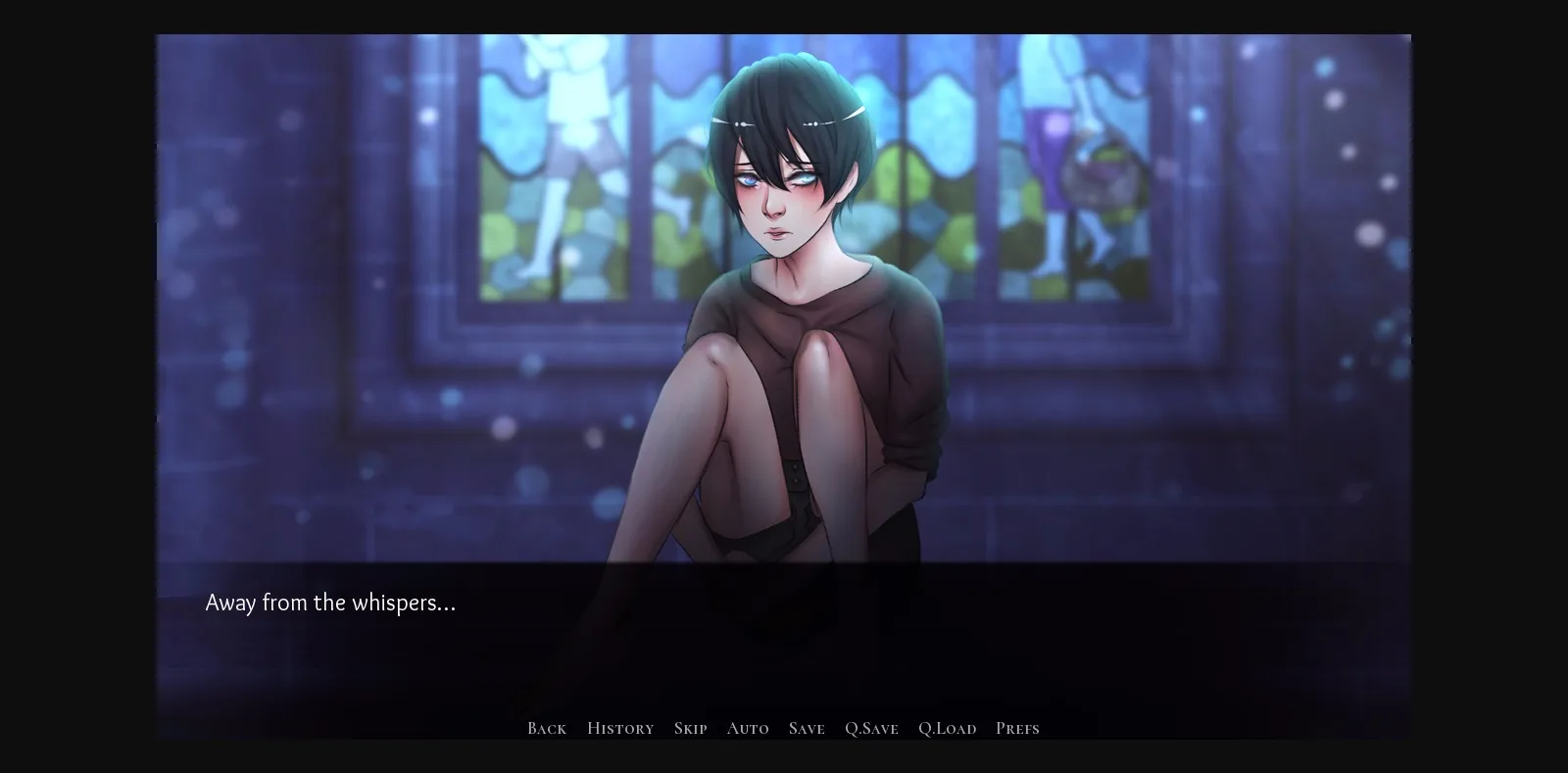Adjust game settings through Prefs

(x=1017, y=728)
